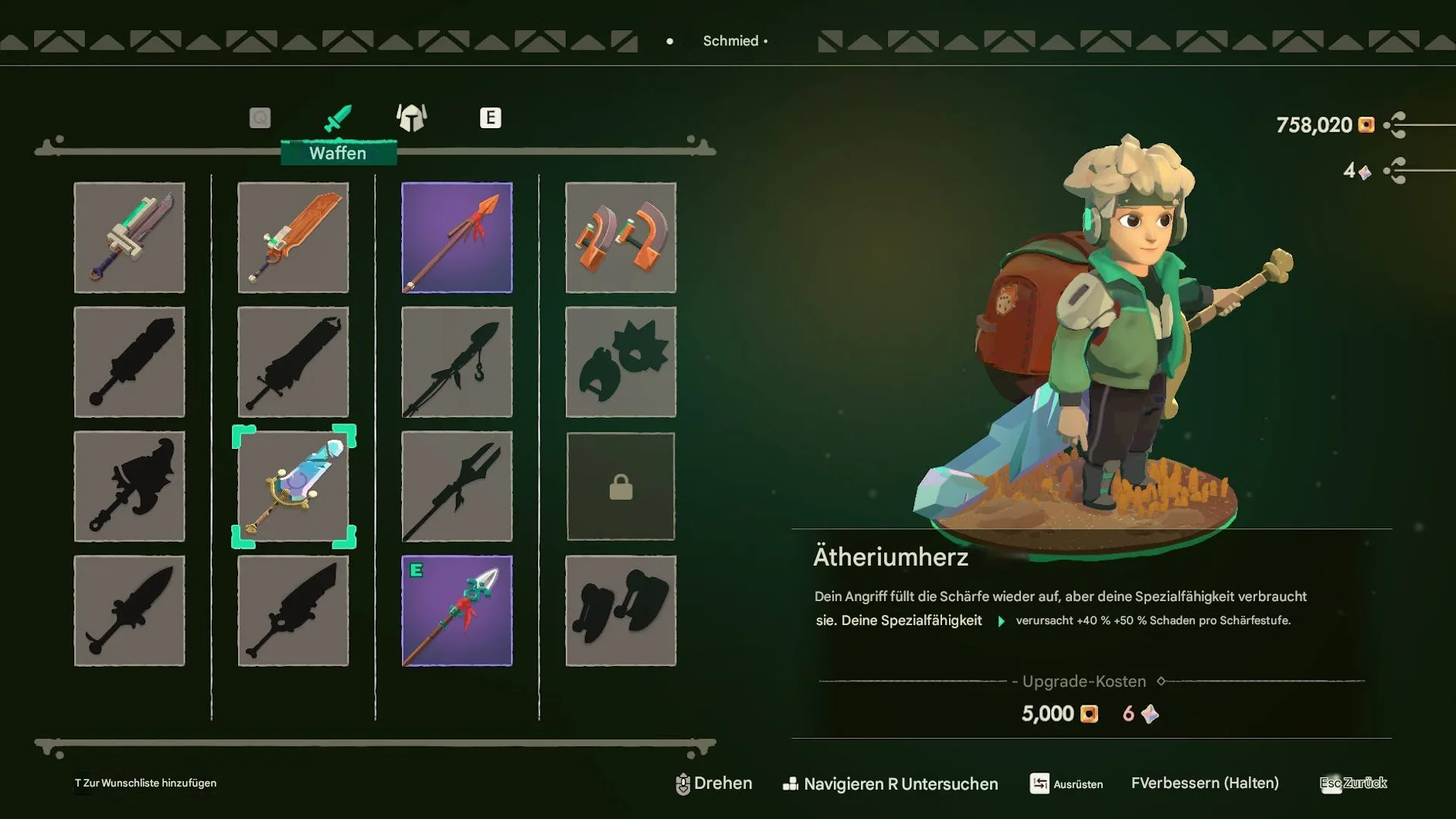Add Ätheriumherz to the Wunschliste
This screenshot has height=819, width=1456.
[x=145, y=783]
